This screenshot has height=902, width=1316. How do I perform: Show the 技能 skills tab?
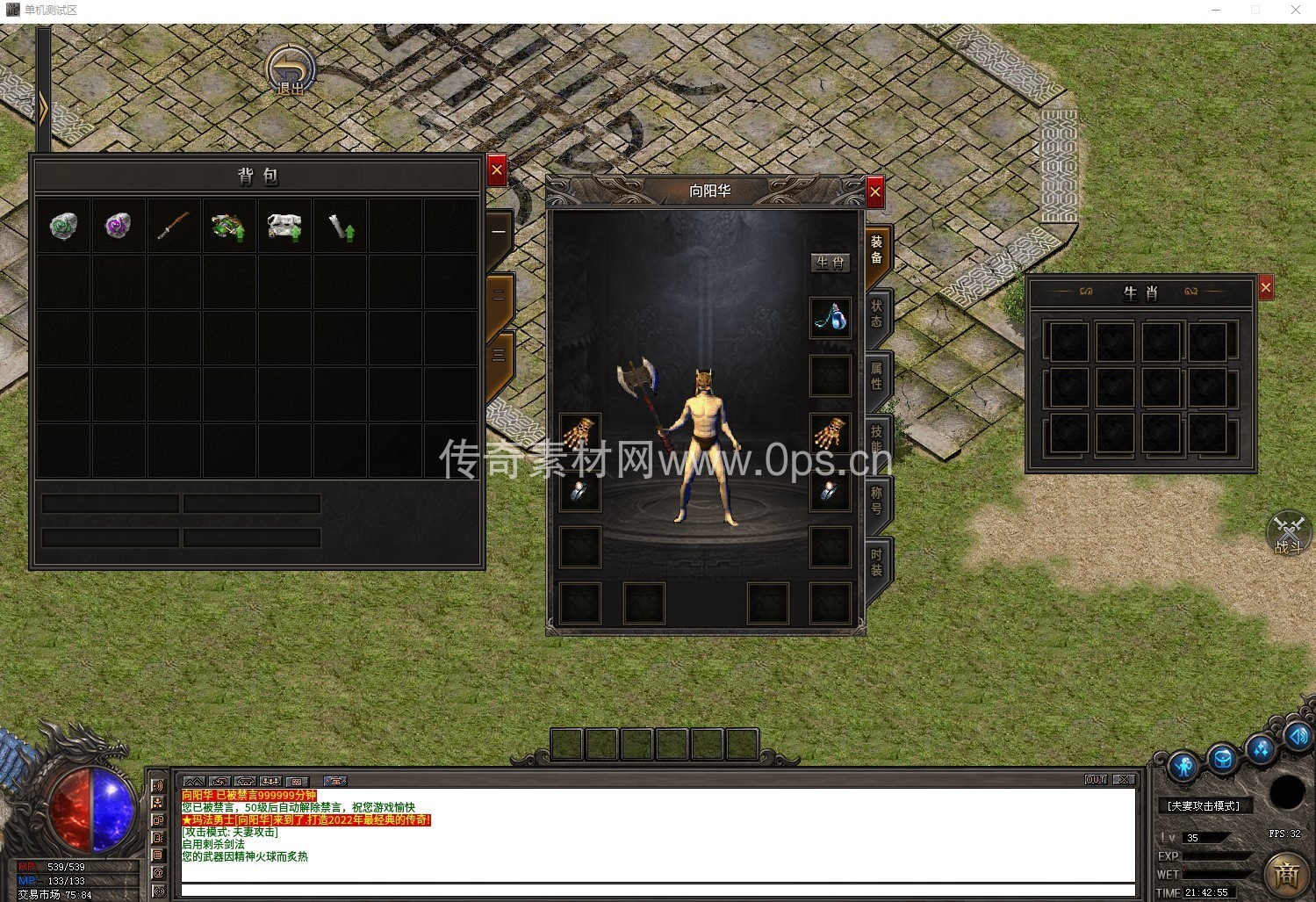pyautogui.click(x=876, y=438)
